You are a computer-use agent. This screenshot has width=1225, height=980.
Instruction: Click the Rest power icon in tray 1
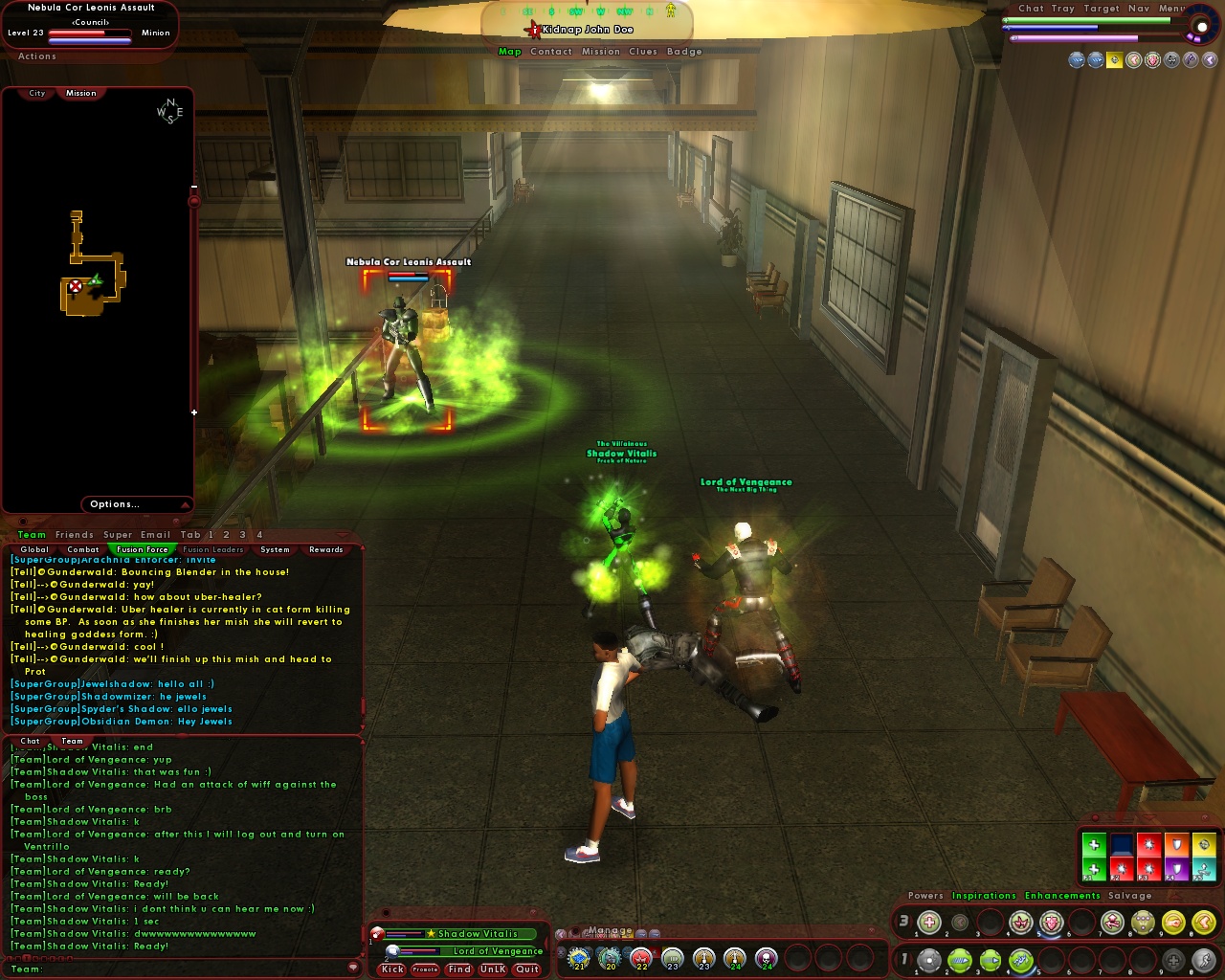click(1175, 960)
